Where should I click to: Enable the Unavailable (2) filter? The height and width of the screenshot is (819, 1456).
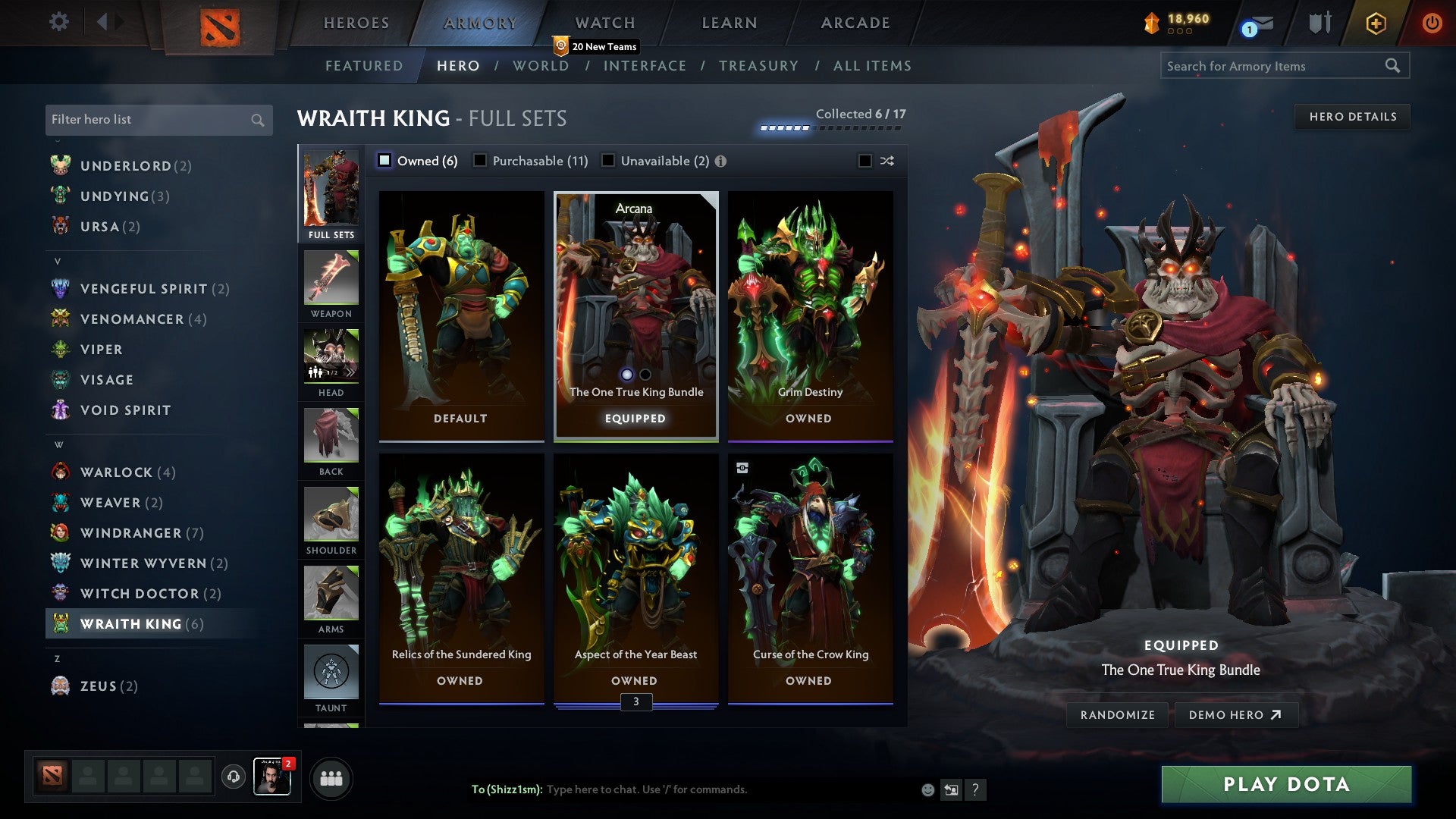(x=607, y=161)
